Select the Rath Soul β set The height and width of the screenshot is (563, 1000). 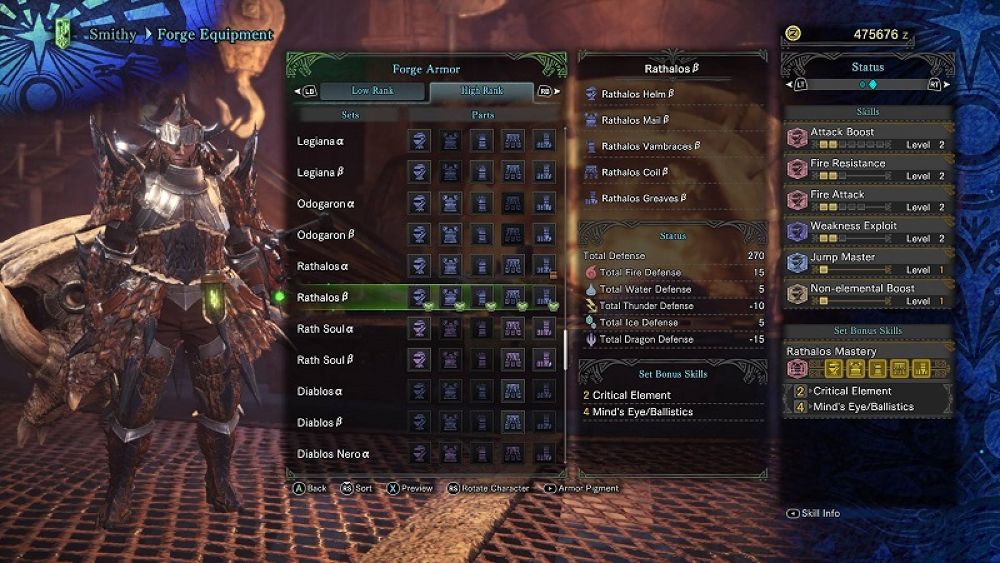click(325, 360)
